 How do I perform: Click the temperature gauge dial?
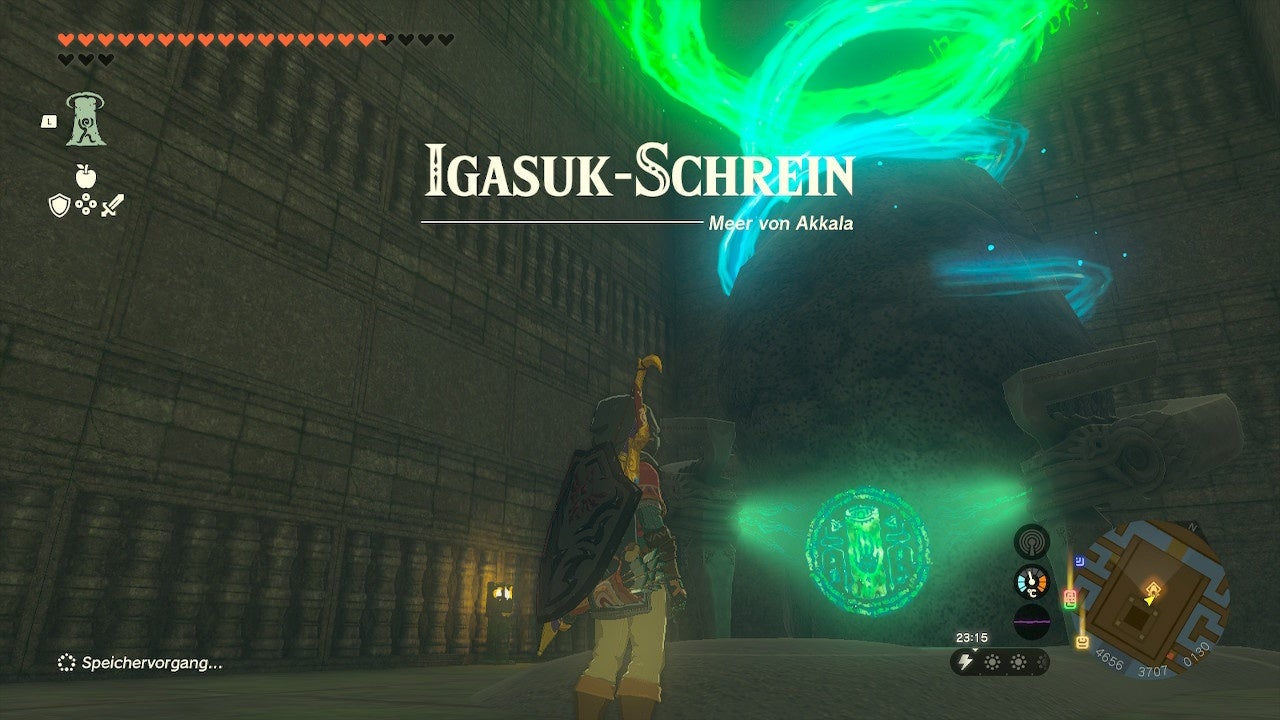(x=1031, y=580)
